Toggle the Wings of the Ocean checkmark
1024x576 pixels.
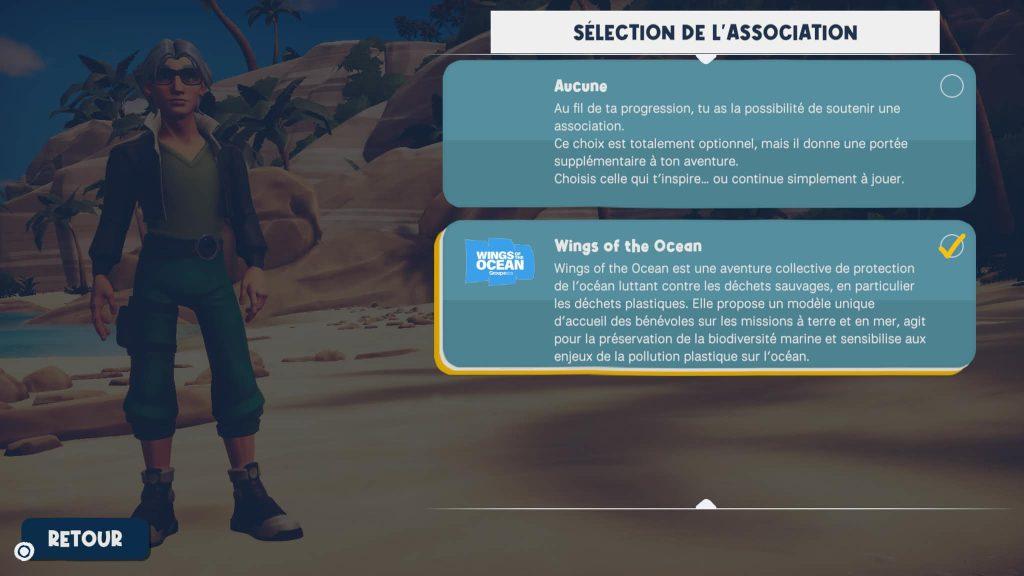[952, 246]
